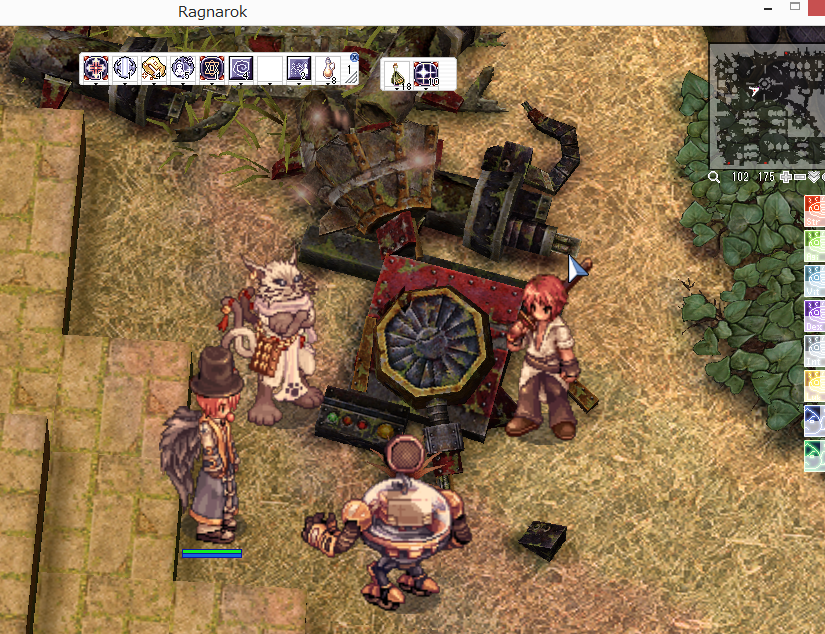Zoom out the minimap with minus button
The width and height of the screenshot is (825, 634).
(x=801, y=177)
